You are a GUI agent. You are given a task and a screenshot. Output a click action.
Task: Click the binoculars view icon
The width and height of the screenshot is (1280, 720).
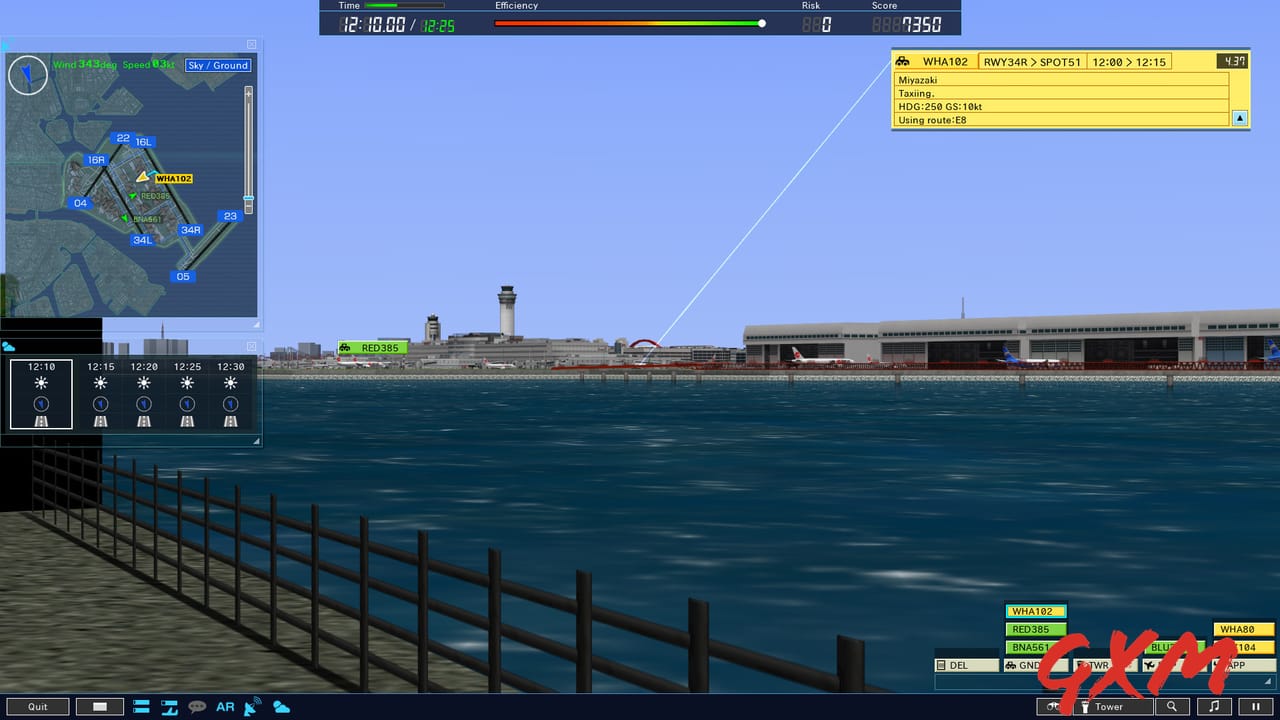[1053, 707]
